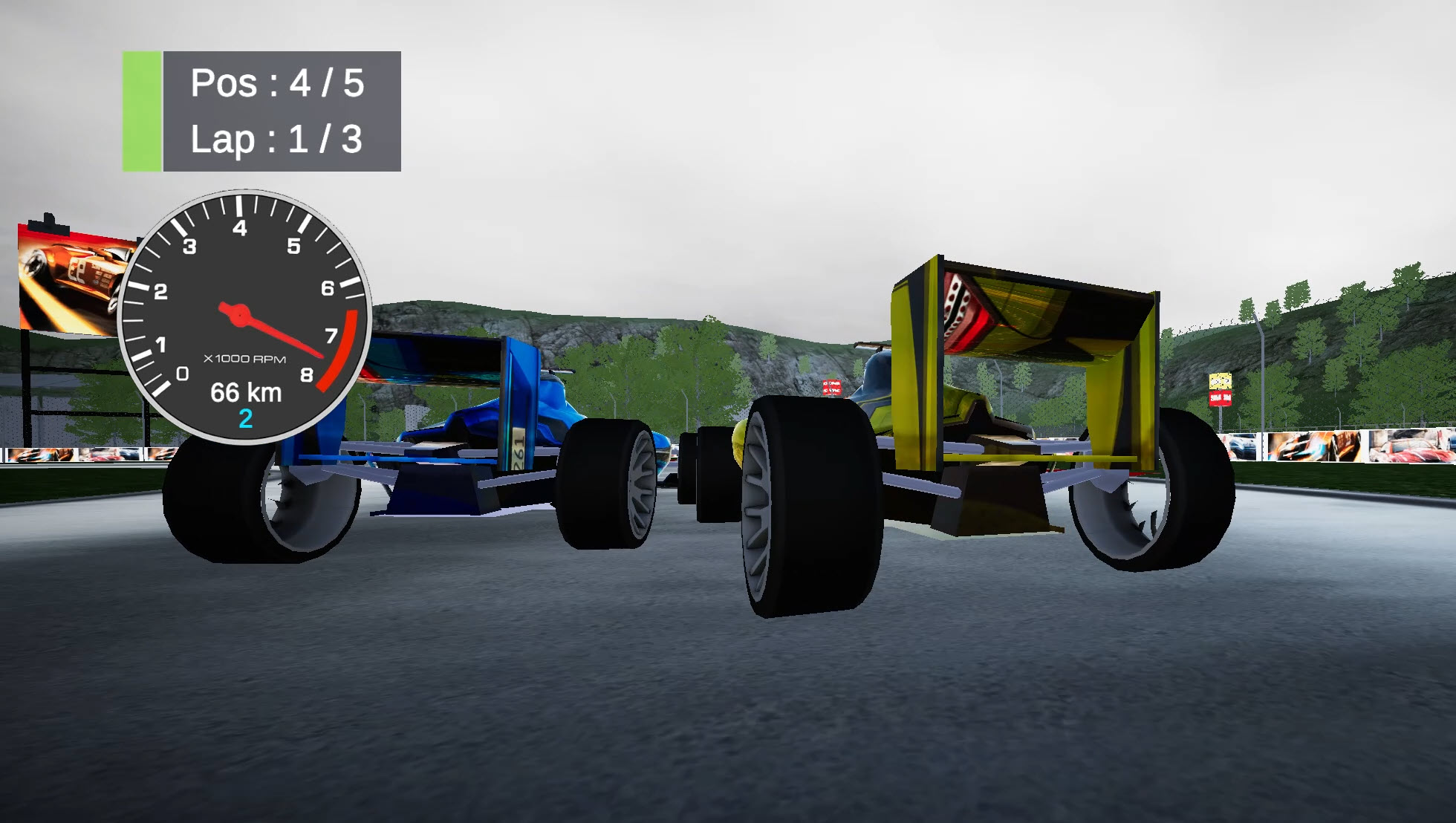
Task: Expand the Pos 4 / 5 display
Action: [x=276, y=84]
